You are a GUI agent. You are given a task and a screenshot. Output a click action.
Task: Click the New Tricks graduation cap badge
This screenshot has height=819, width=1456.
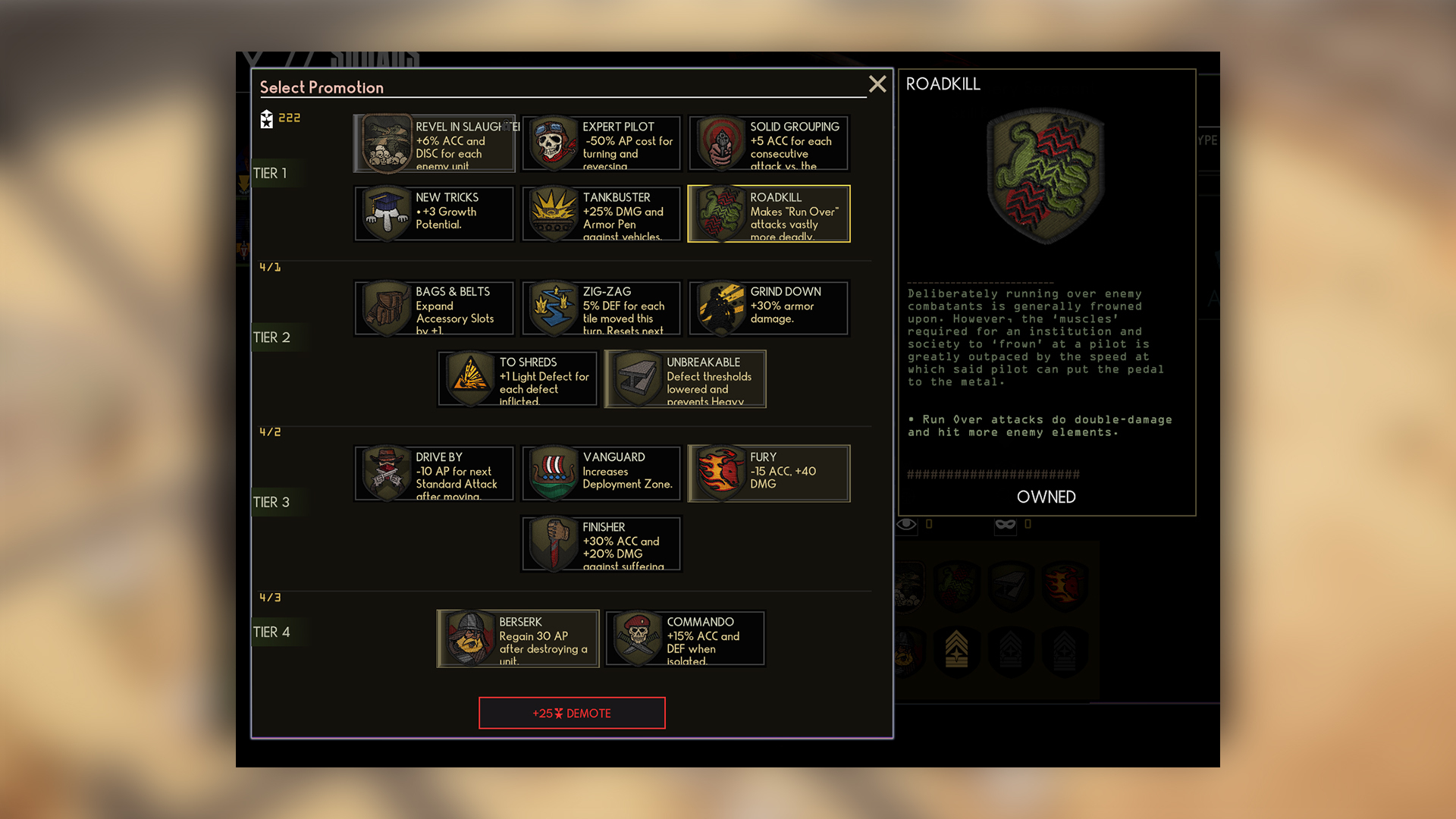point(385,214)
